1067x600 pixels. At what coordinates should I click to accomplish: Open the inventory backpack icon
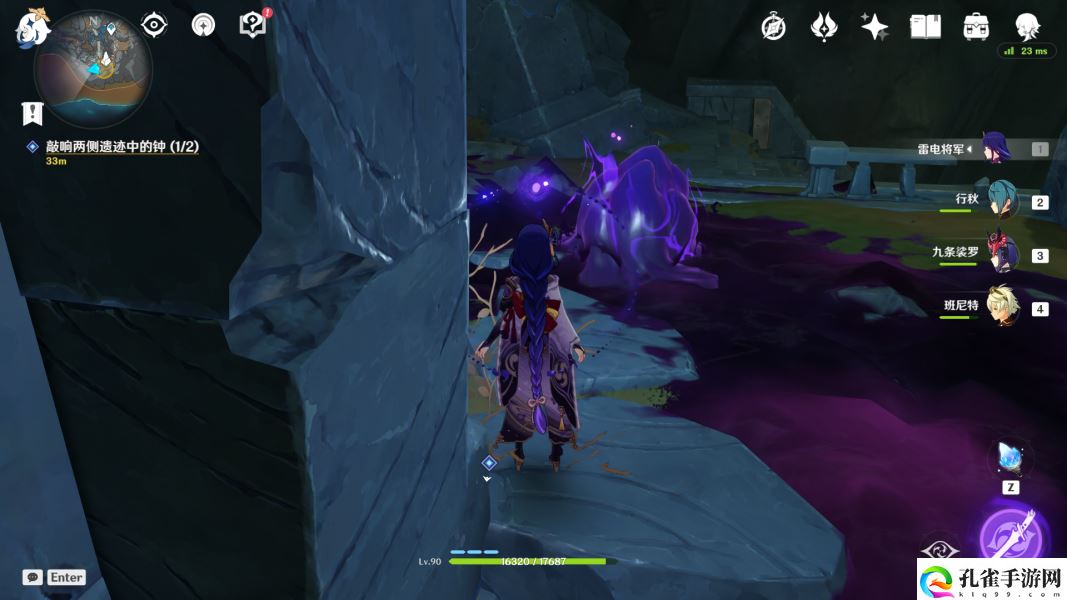point(976,27)
